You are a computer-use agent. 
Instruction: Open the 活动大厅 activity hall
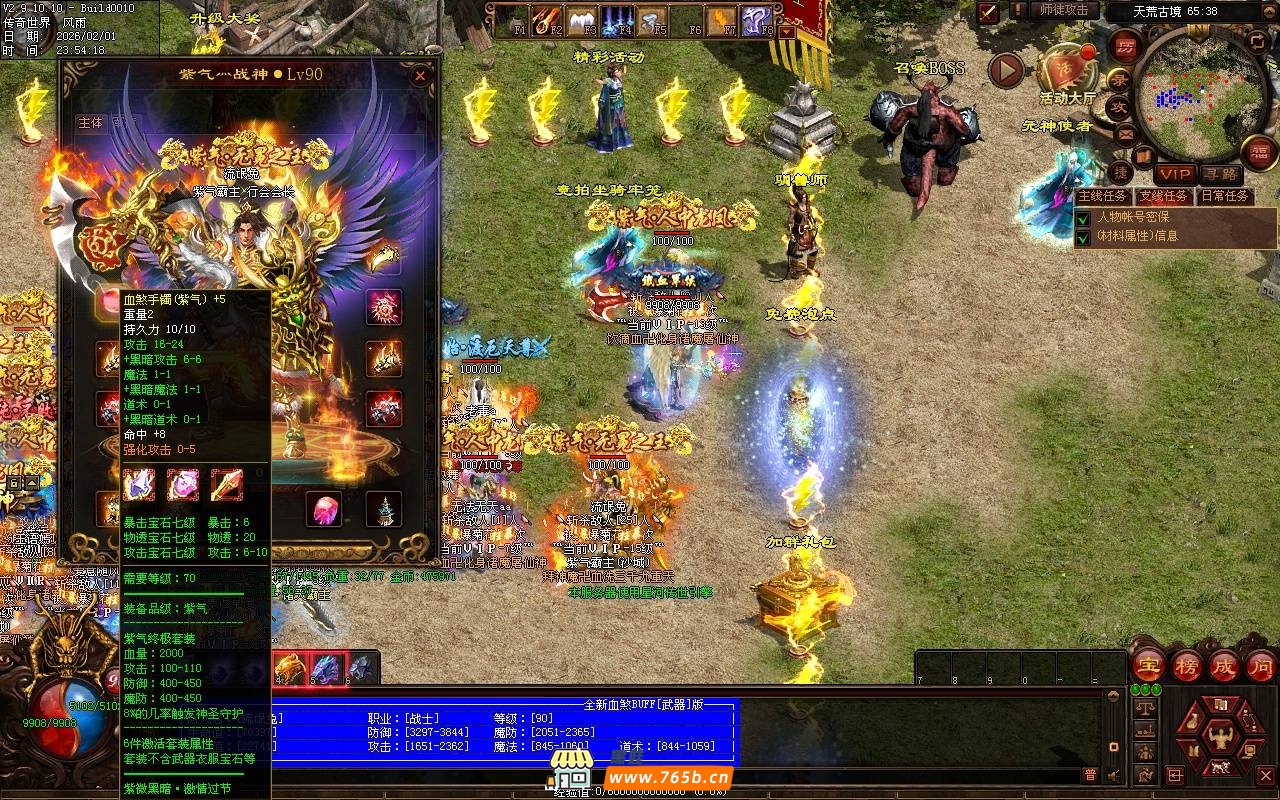click(1067, 71)
